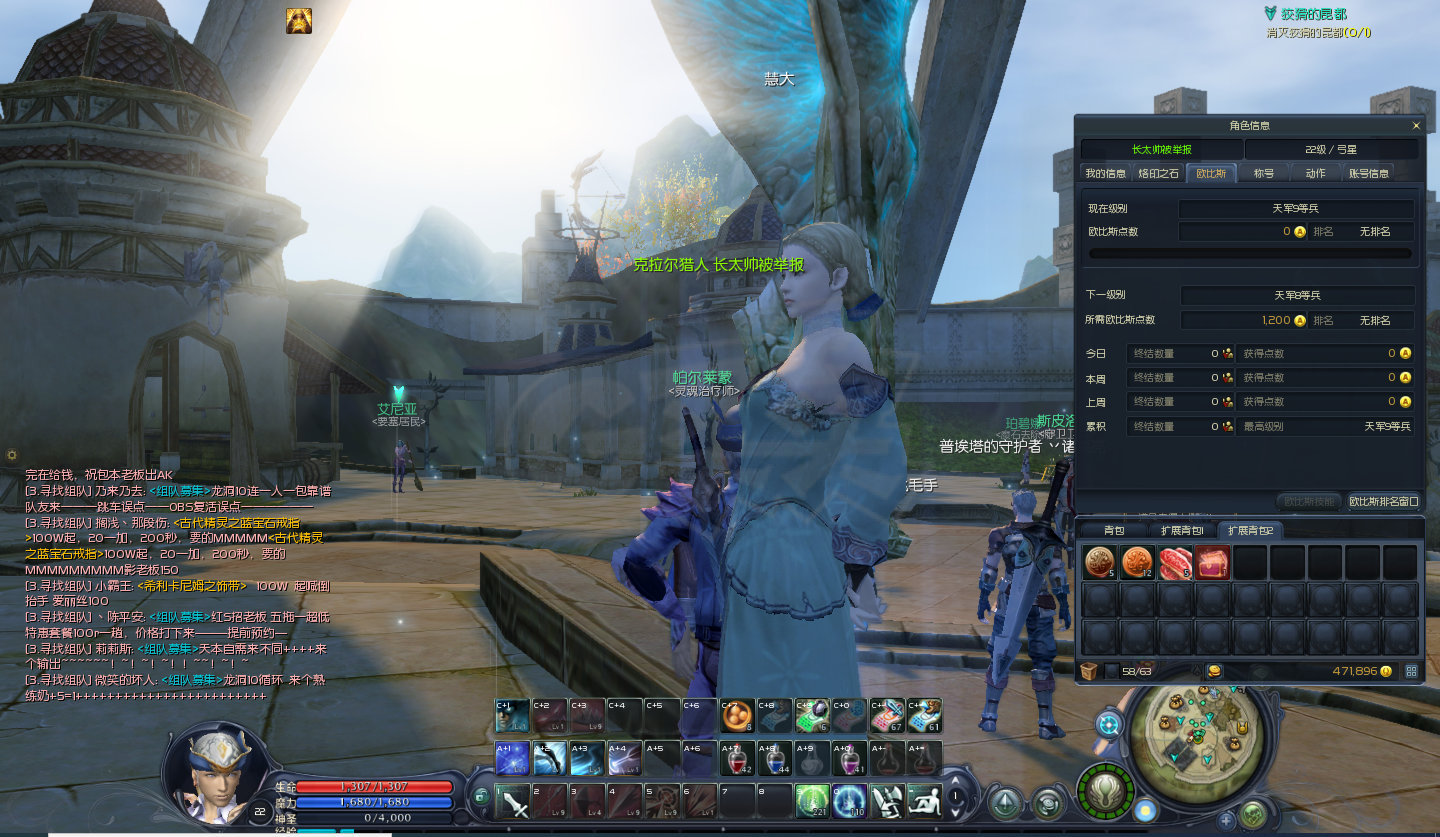The width and height of the screenshot is (1440, 837).
Task: Select the red treasure chest item in bag
Action: pyautogui.click(x=1213, y=563)
